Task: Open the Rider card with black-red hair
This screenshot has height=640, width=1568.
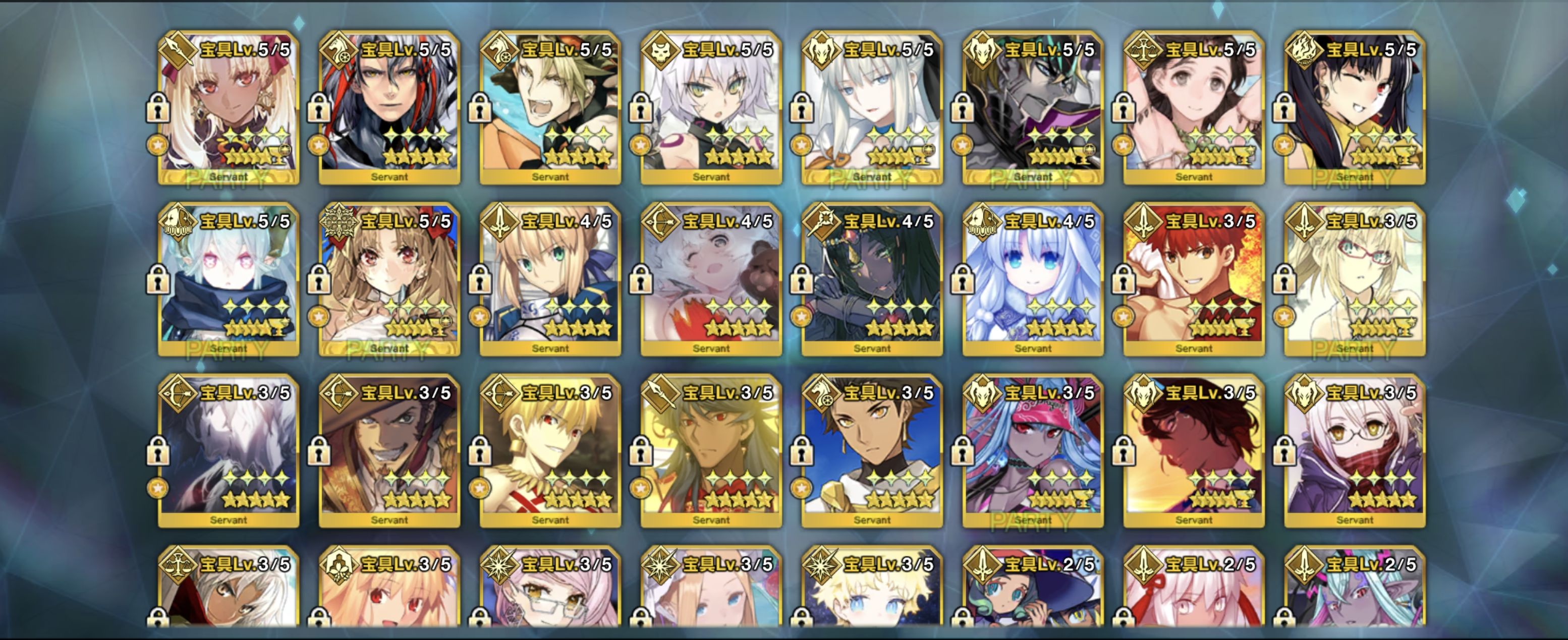Action: (389, 108)
